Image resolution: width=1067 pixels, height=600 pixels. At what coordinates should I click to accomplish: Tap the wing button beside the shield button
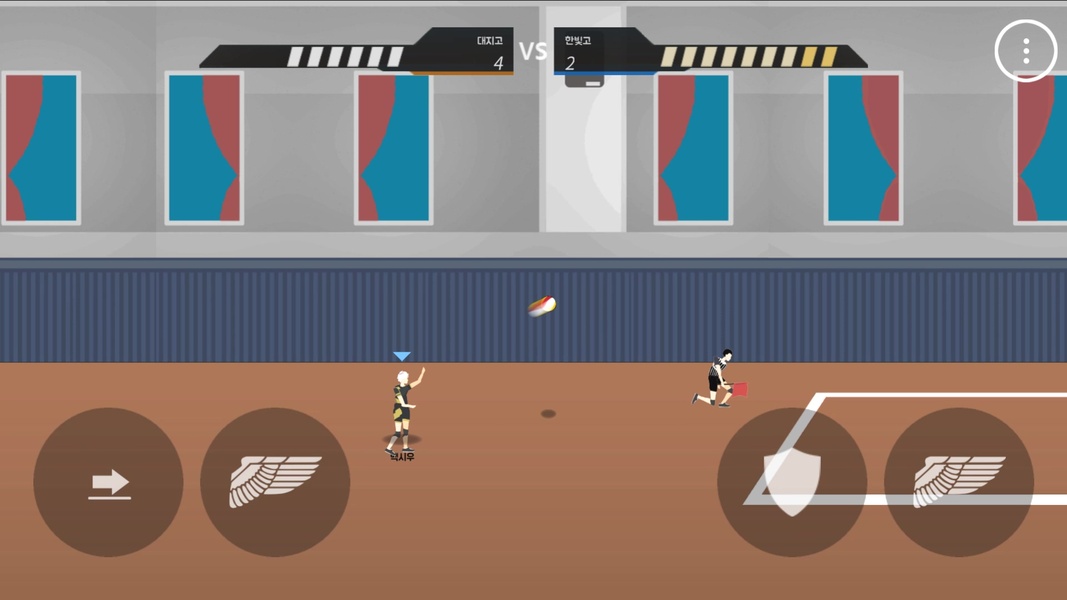pos(958,482)
